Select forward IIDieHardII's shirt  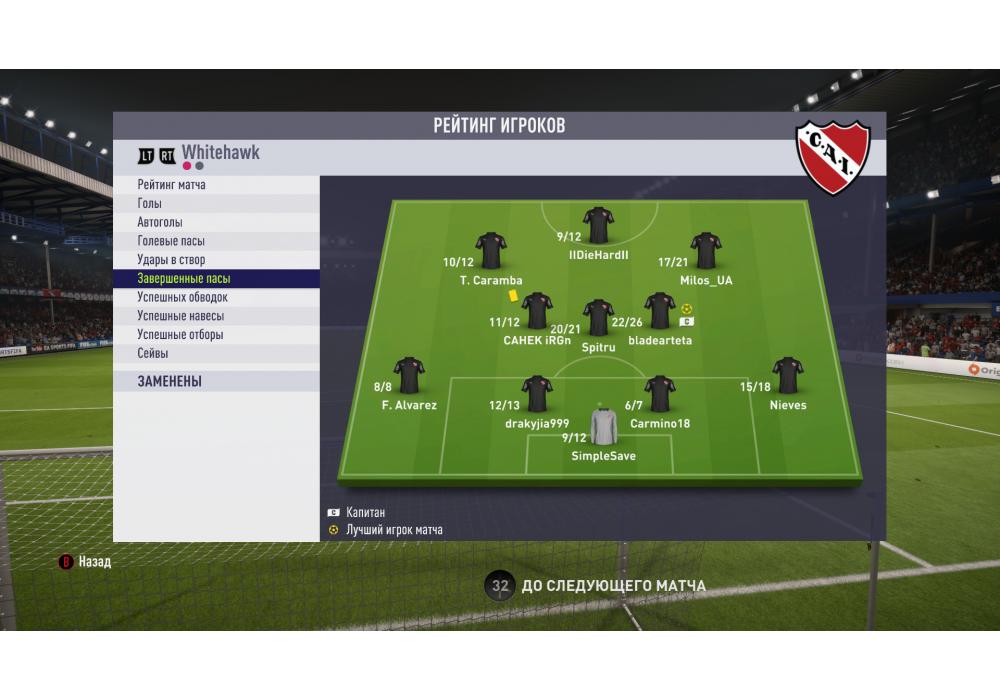coord(598,225)
